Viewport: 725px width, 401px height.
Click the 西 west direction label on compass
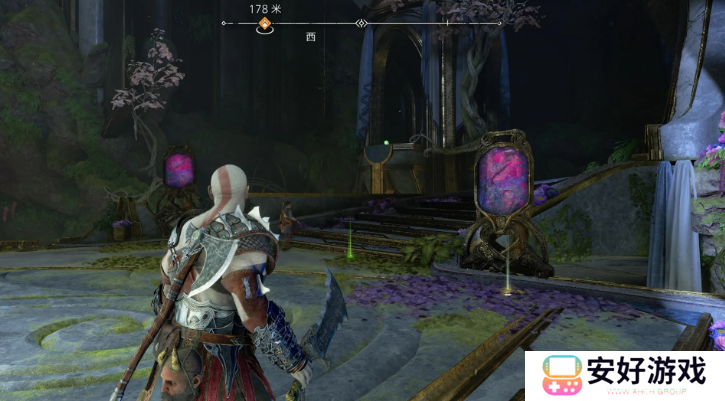click(x=312, y=36)
